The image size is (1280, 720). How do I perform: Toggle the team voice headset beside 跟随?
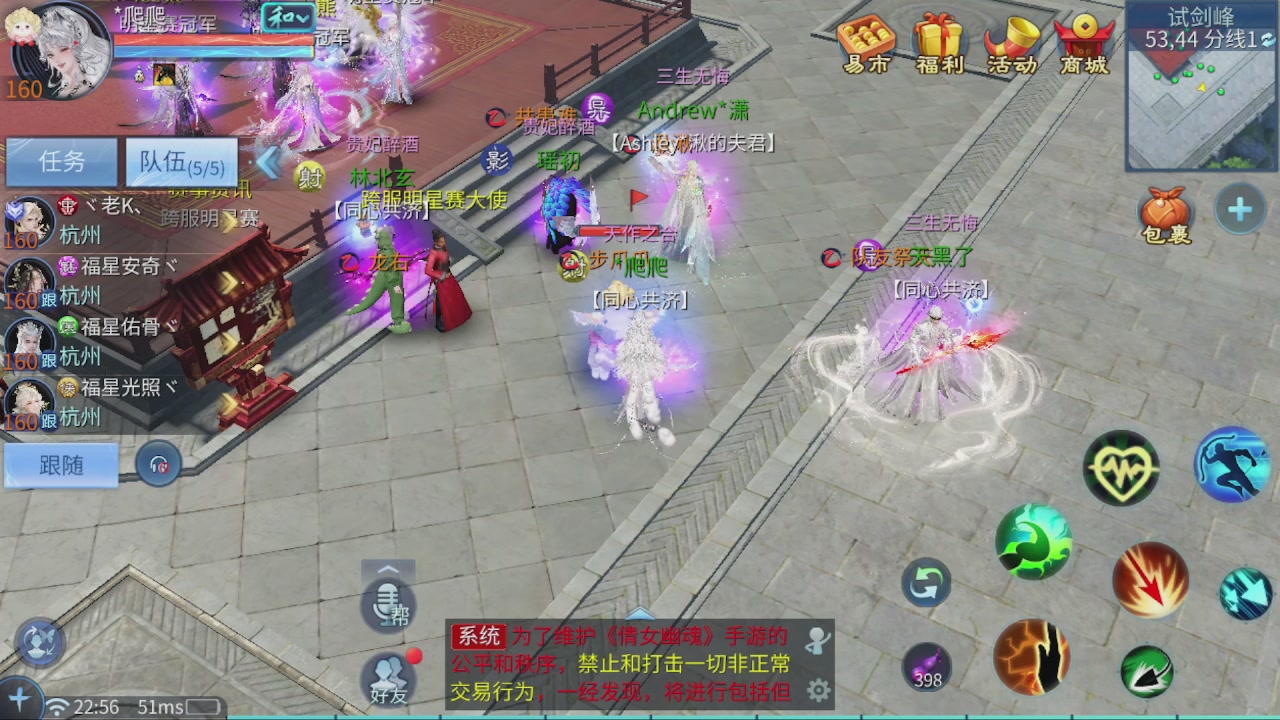click(159, 465)
